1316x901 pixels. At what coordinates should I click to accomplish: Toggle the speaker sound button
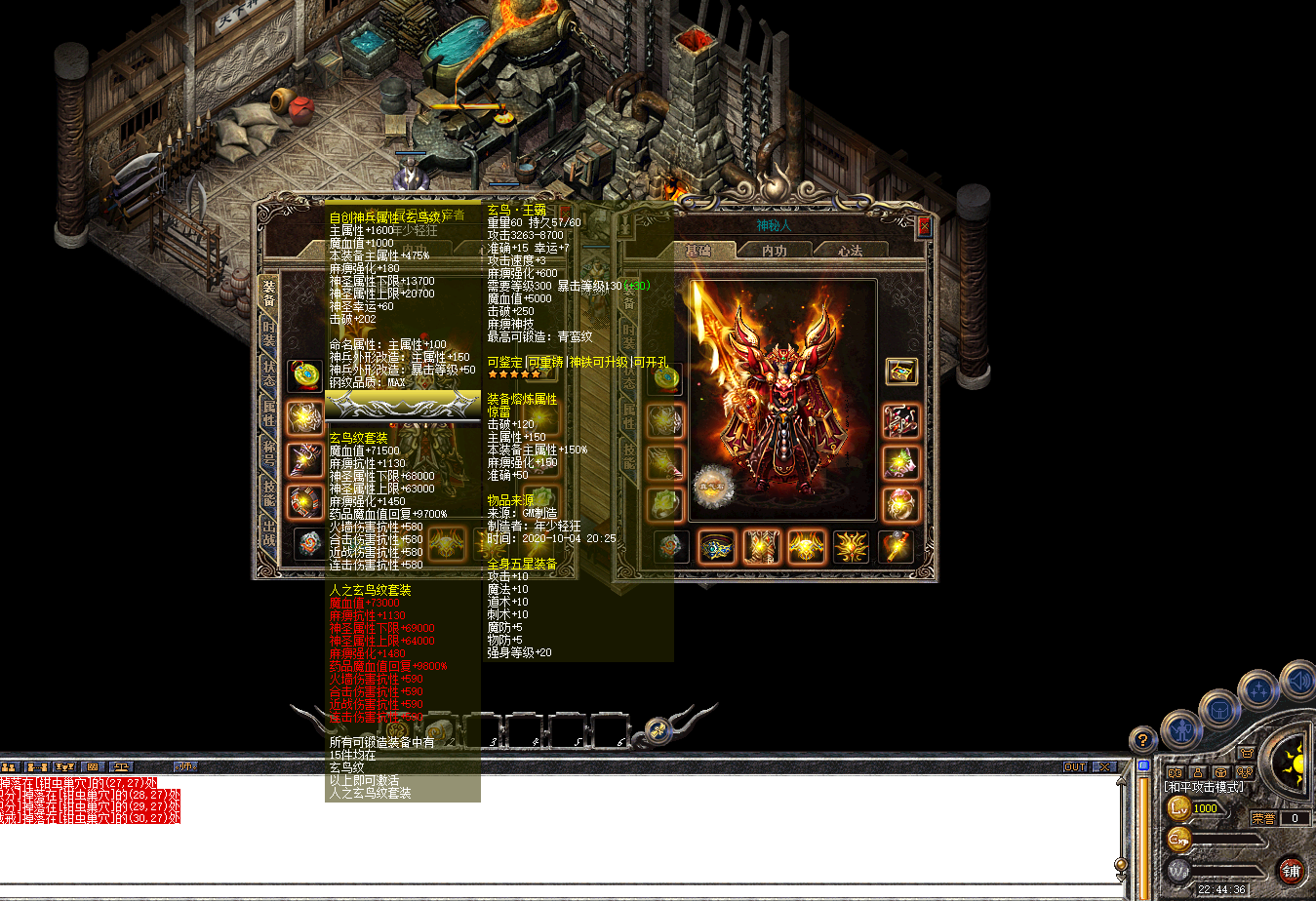click(x=1299, y=680)
